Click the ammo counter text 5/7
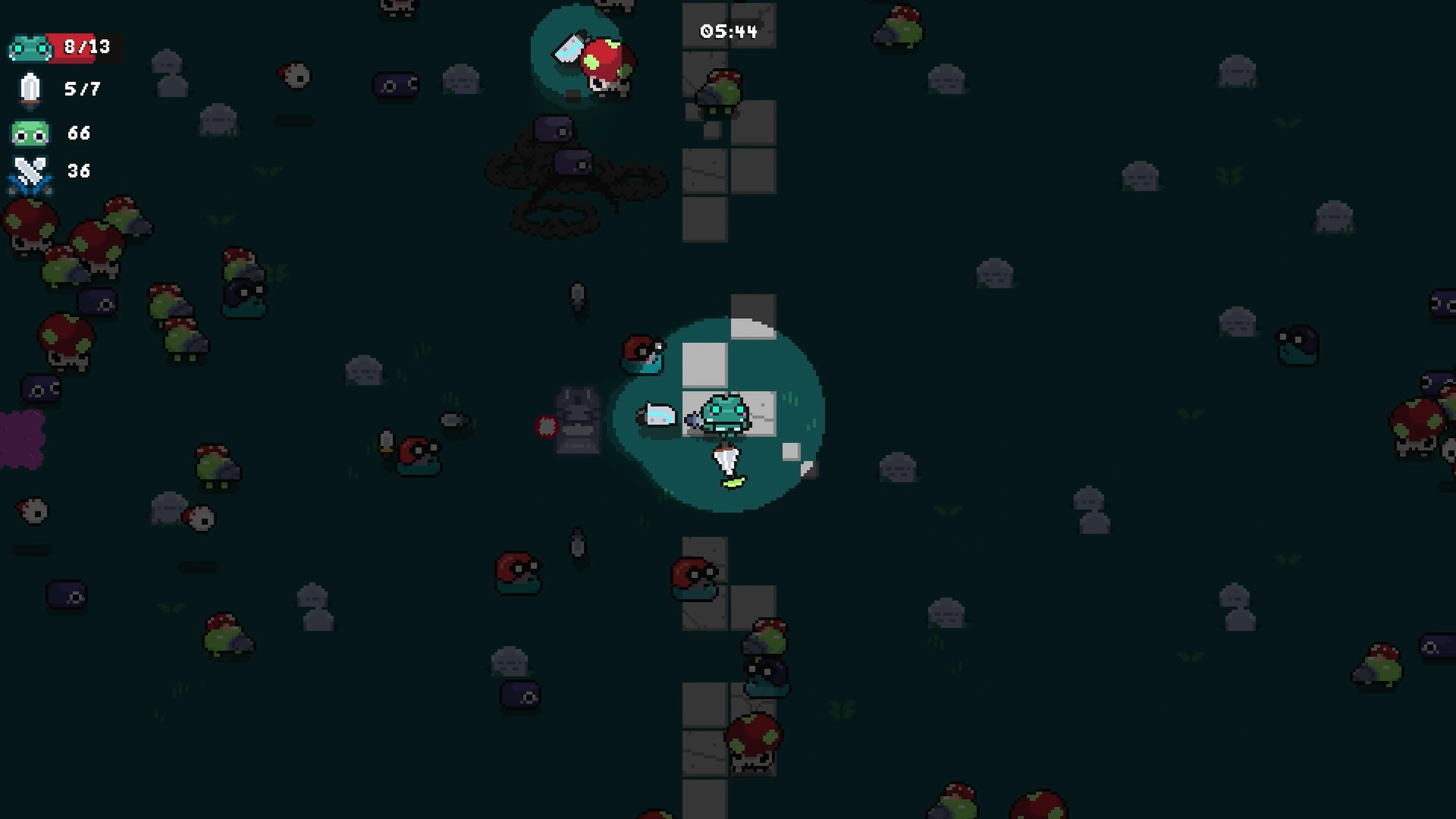This screenshot has height=819, width=1456. [x=81, y=89]
